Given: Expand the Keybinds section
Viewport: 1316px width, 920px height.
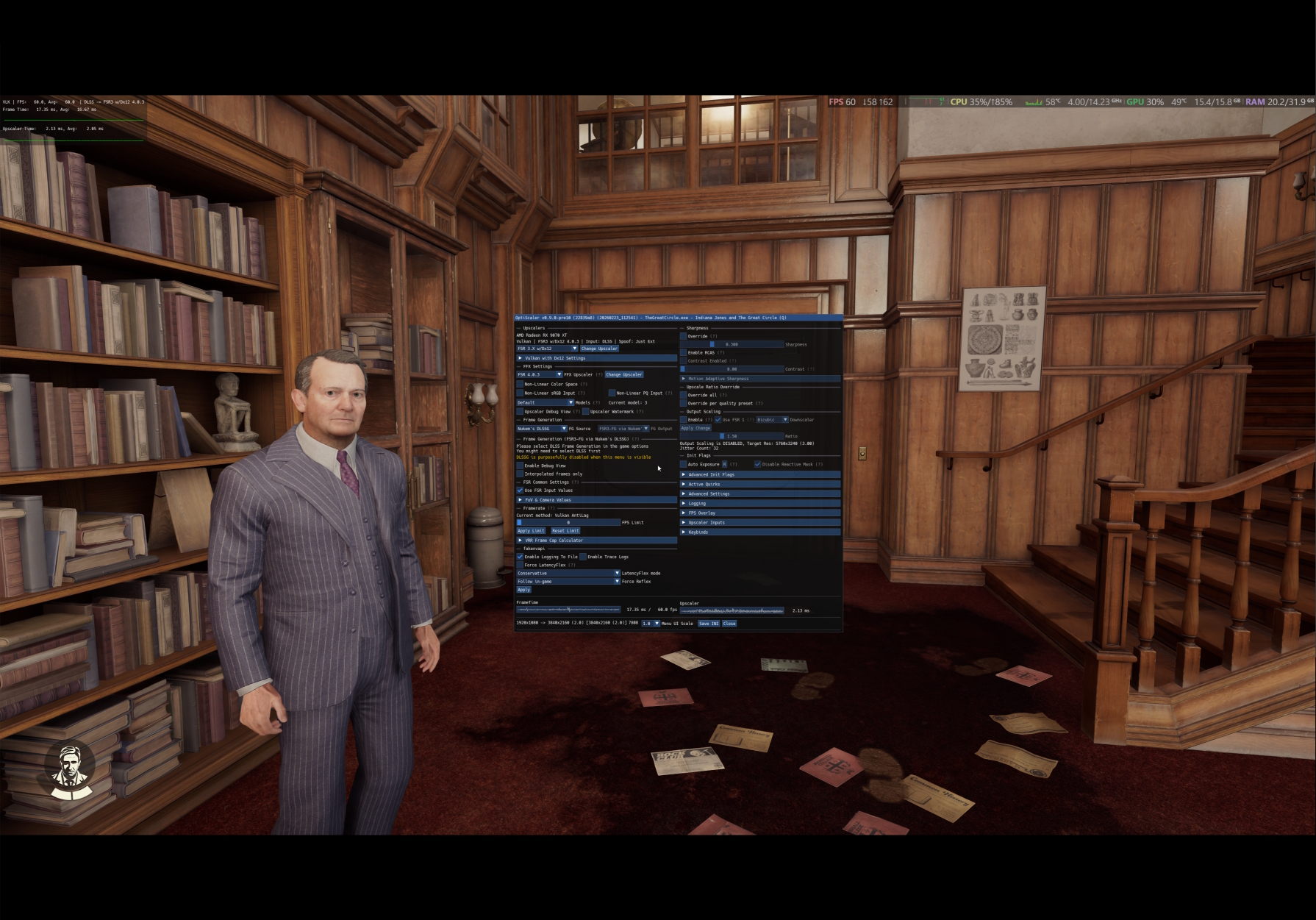Looking at the screenshot, I should pos(698,532).
